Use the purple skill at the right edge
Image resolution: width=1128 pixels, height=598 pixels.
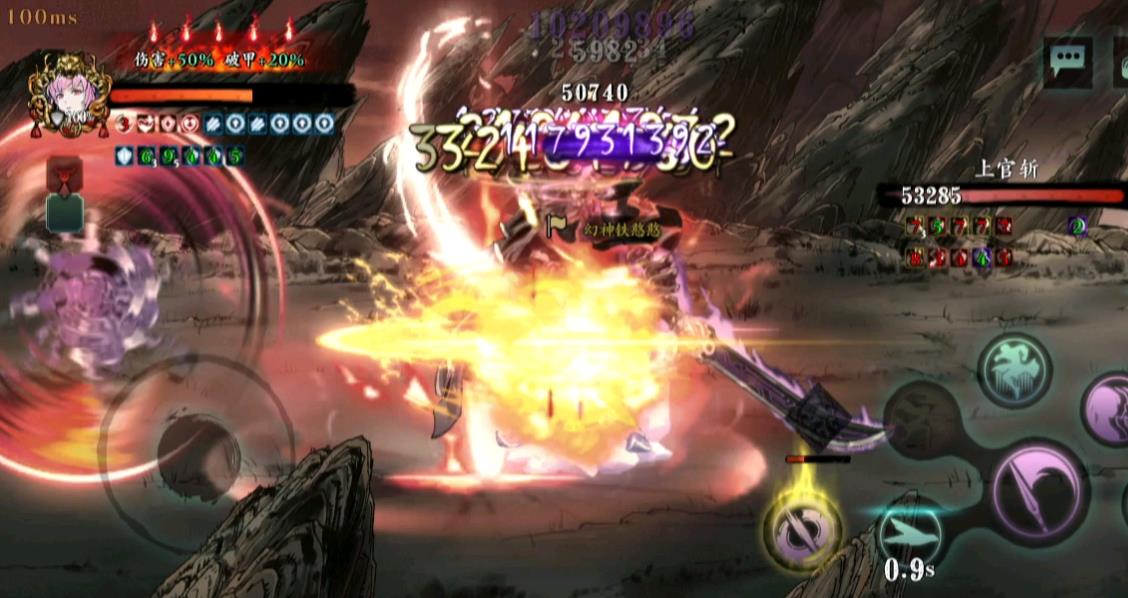click(x=1108, y=408)
